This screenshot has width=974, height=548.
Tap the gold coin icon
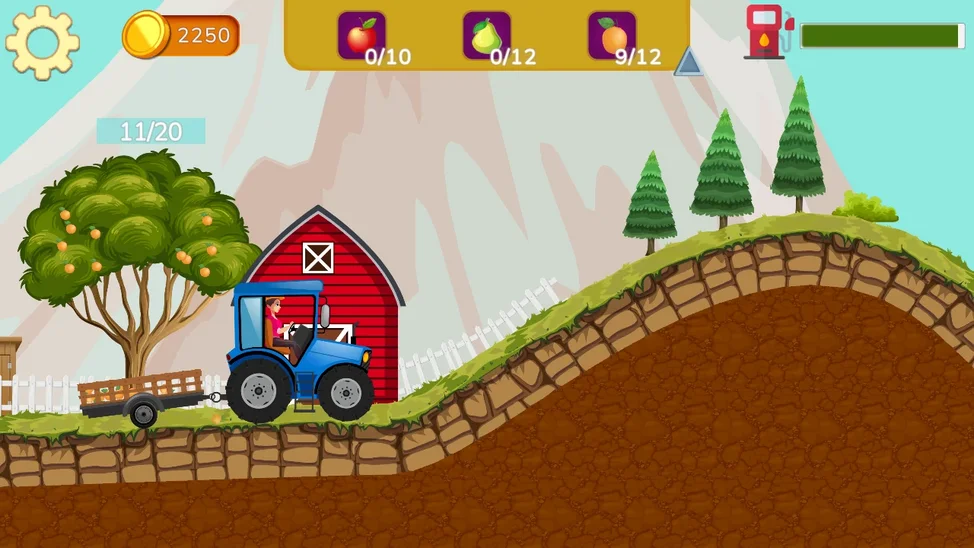[x=146, y=35]
